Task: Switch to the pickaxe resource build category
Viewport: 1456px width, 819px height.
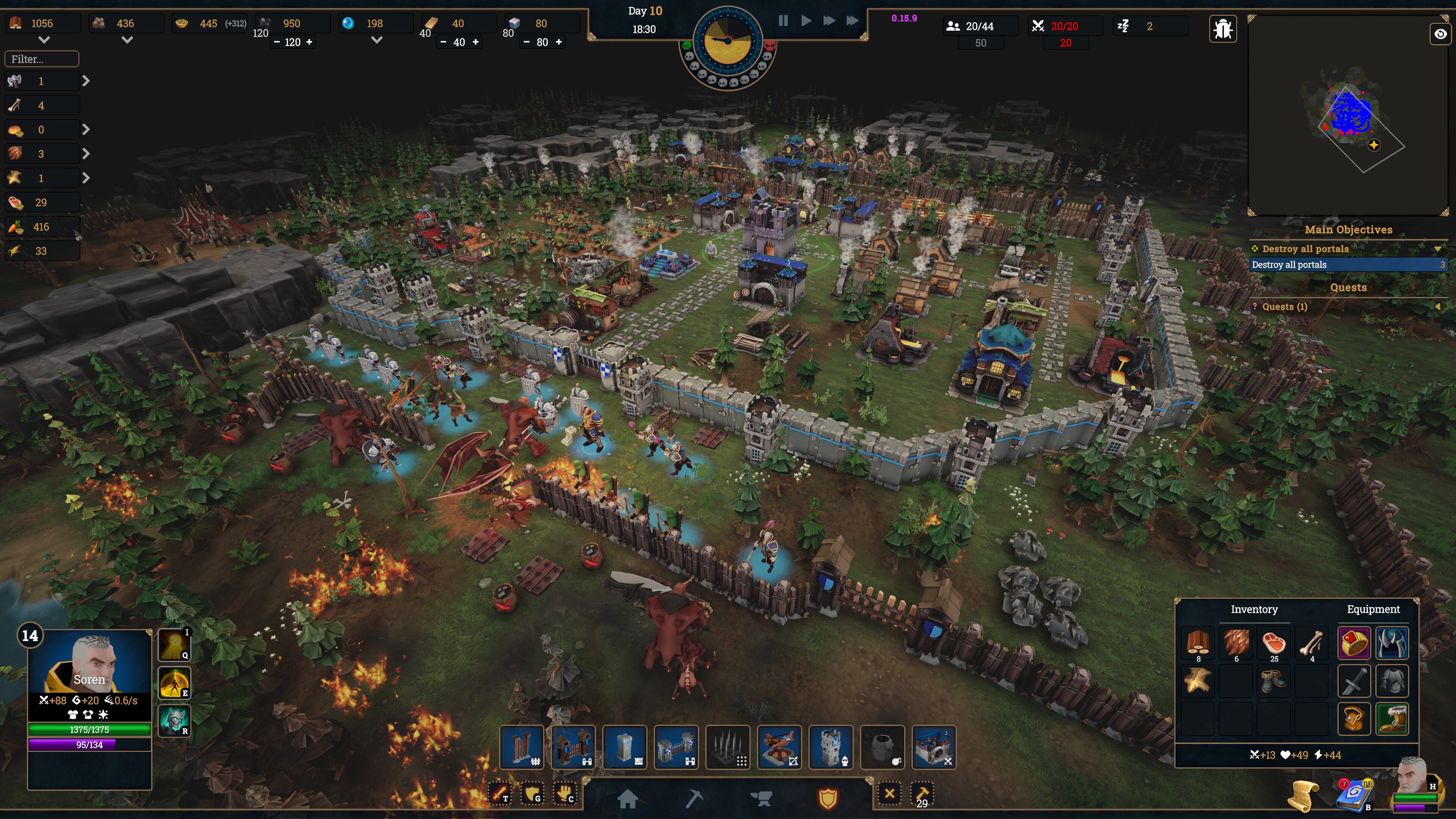Action: [x=694, y=798]
